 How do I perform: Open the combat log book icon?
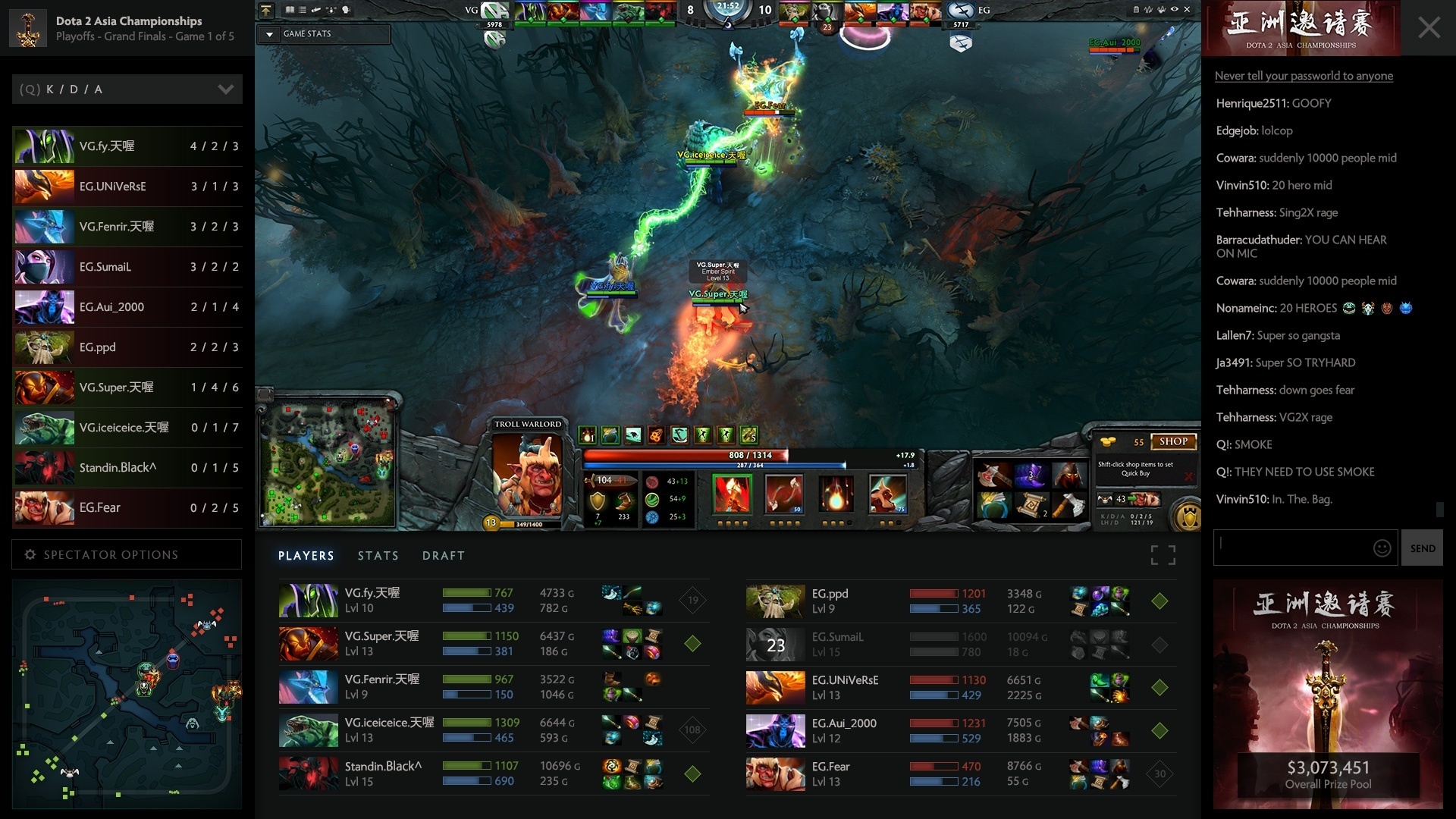coord(290,10)
